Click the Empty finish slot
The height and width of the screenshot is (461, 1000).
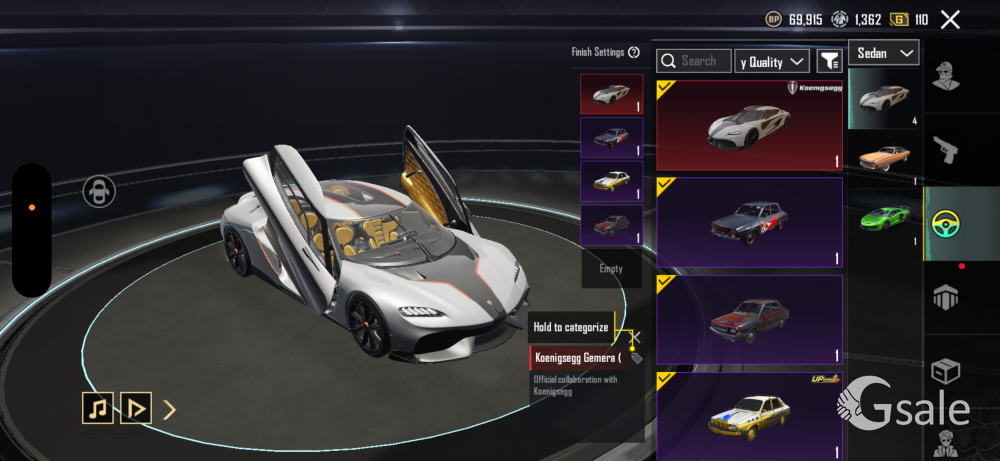coord(611,269)
